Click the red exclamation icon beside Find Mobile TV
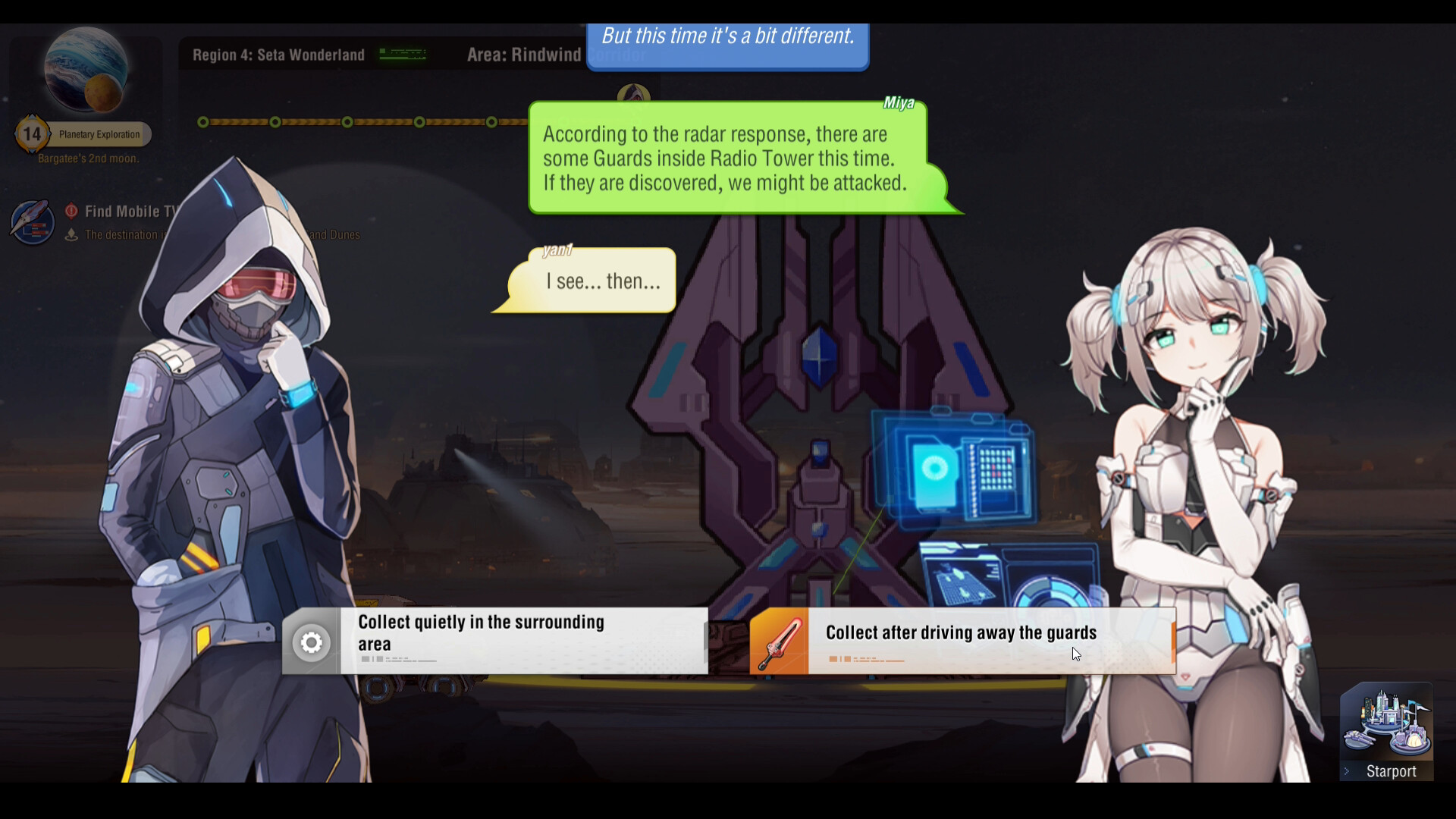Screen dimensions: 1456x819 [71, 212]
